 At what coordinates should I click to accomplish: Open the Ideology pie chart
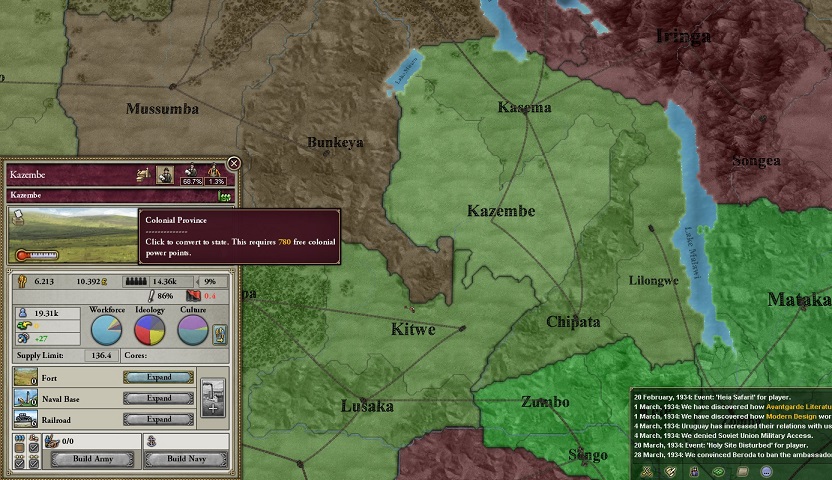(150, 331)
